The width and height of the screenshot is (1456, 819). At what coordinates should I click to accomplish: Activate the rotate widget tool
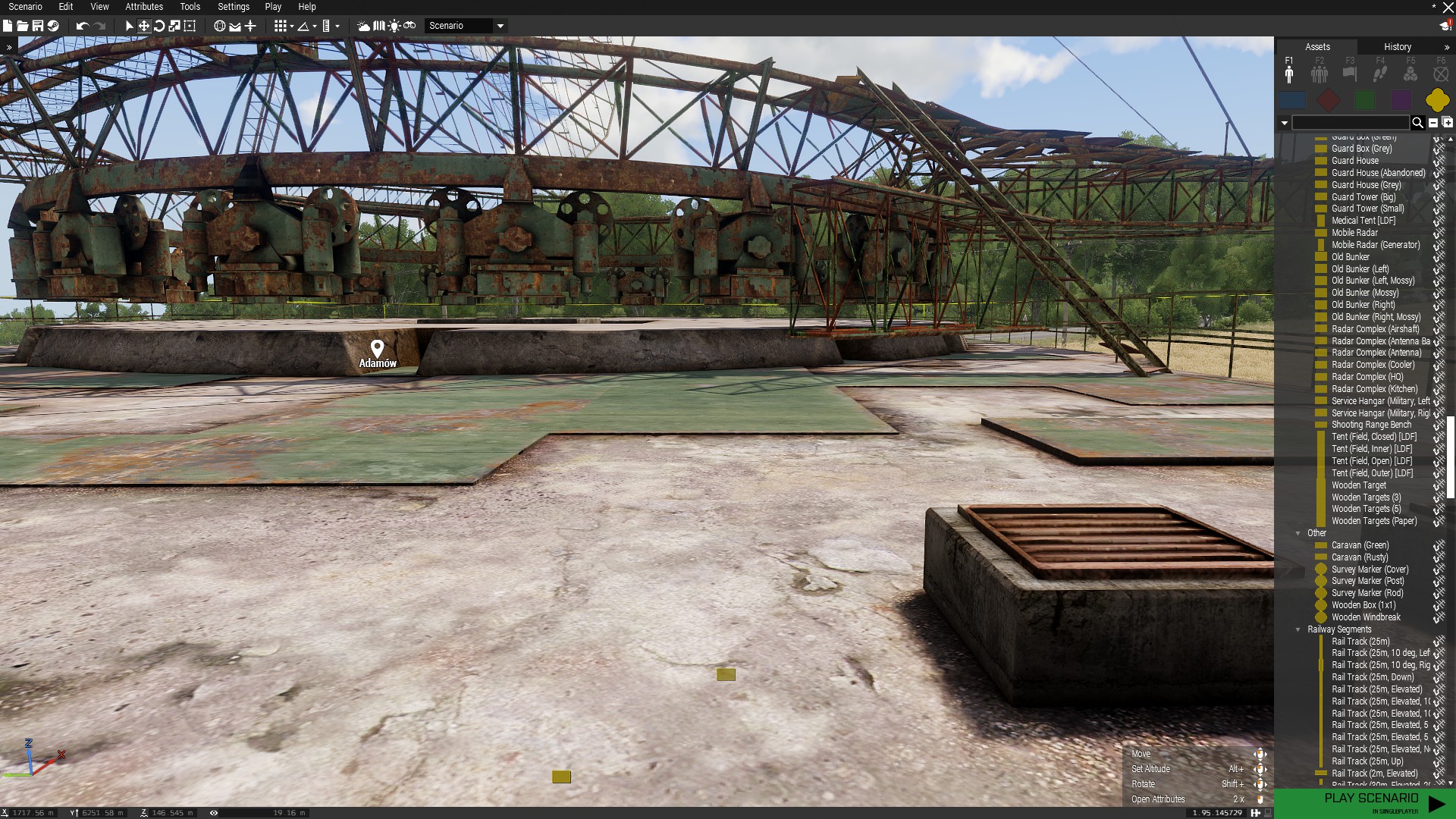point(159,26)
